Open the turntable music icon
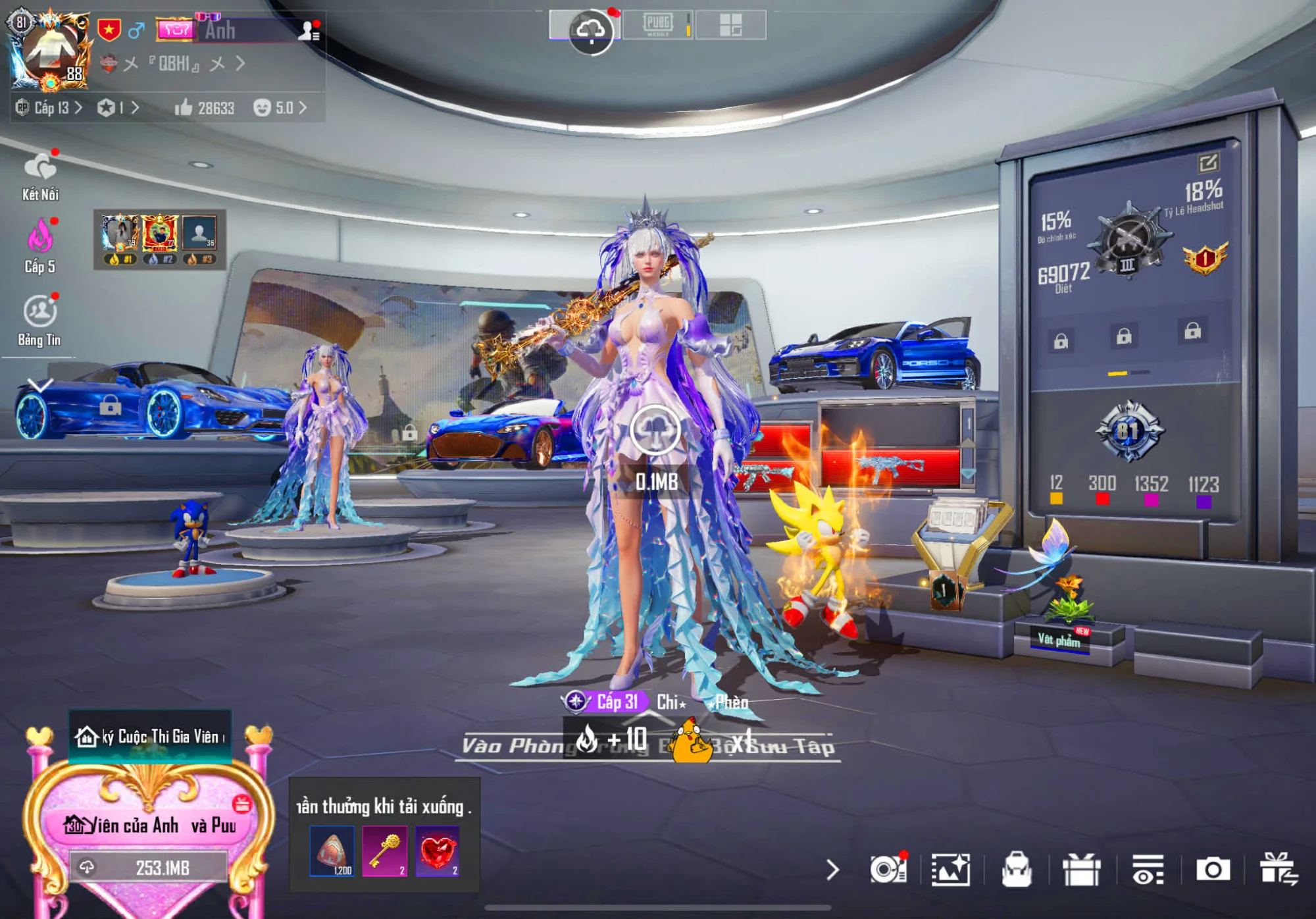This screenshot has height=919, width=1316. 888,869
